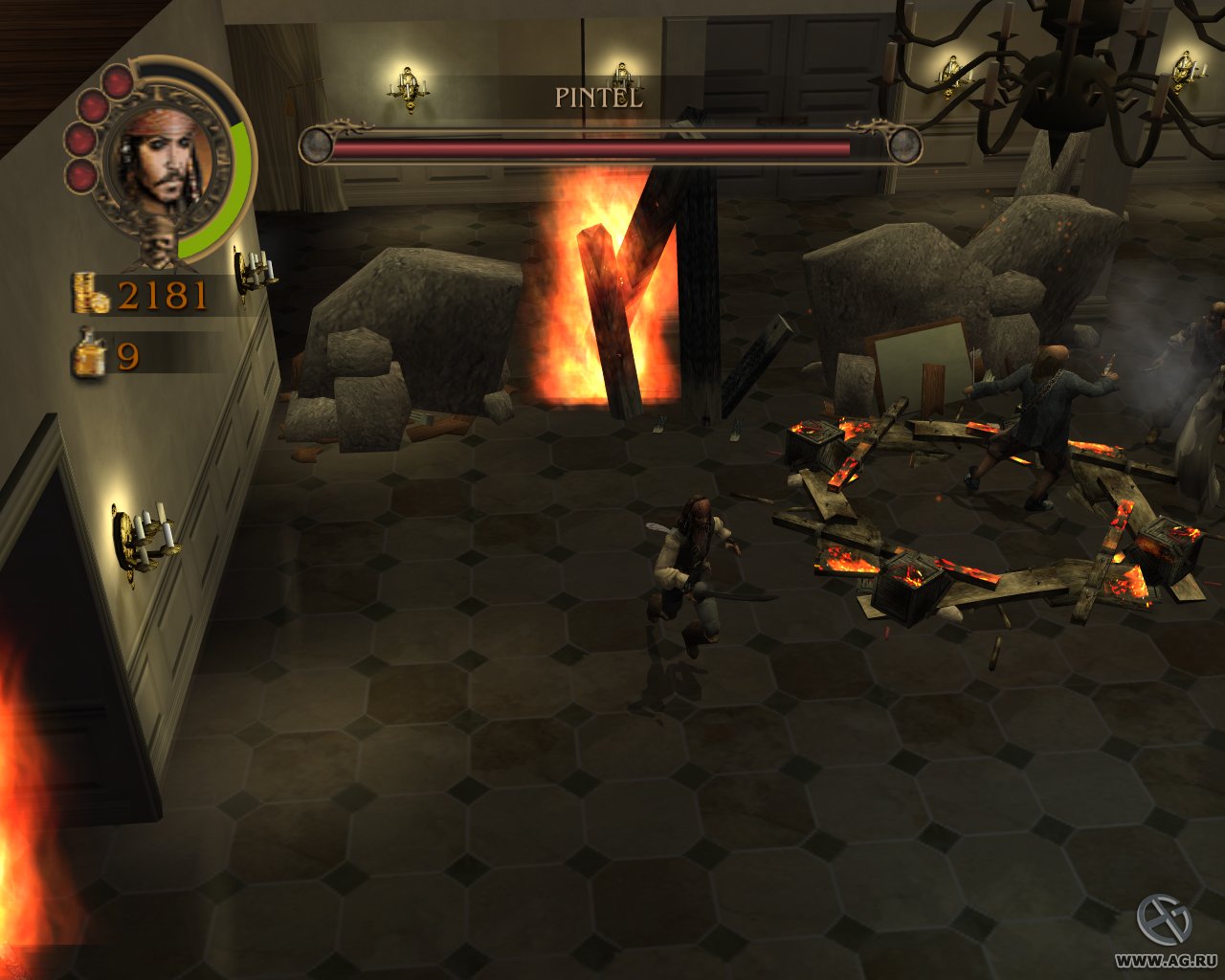Select the gold coin stack icon
1225x980 pixels.
click(x=91, y=294)
